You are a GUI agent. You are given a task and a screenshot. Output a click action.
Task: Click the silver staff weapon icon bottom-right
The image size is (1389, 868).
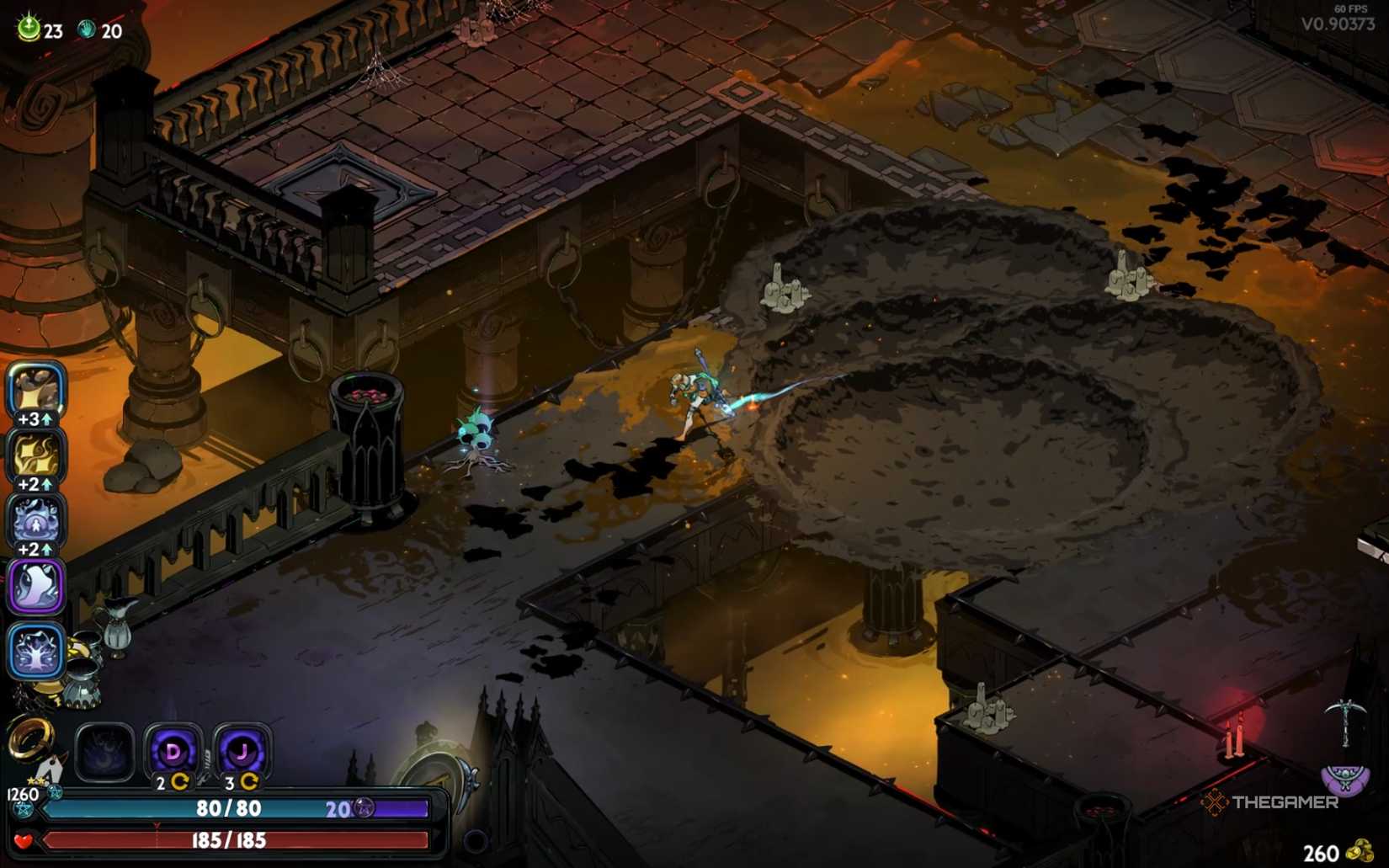coord(1346,724)
